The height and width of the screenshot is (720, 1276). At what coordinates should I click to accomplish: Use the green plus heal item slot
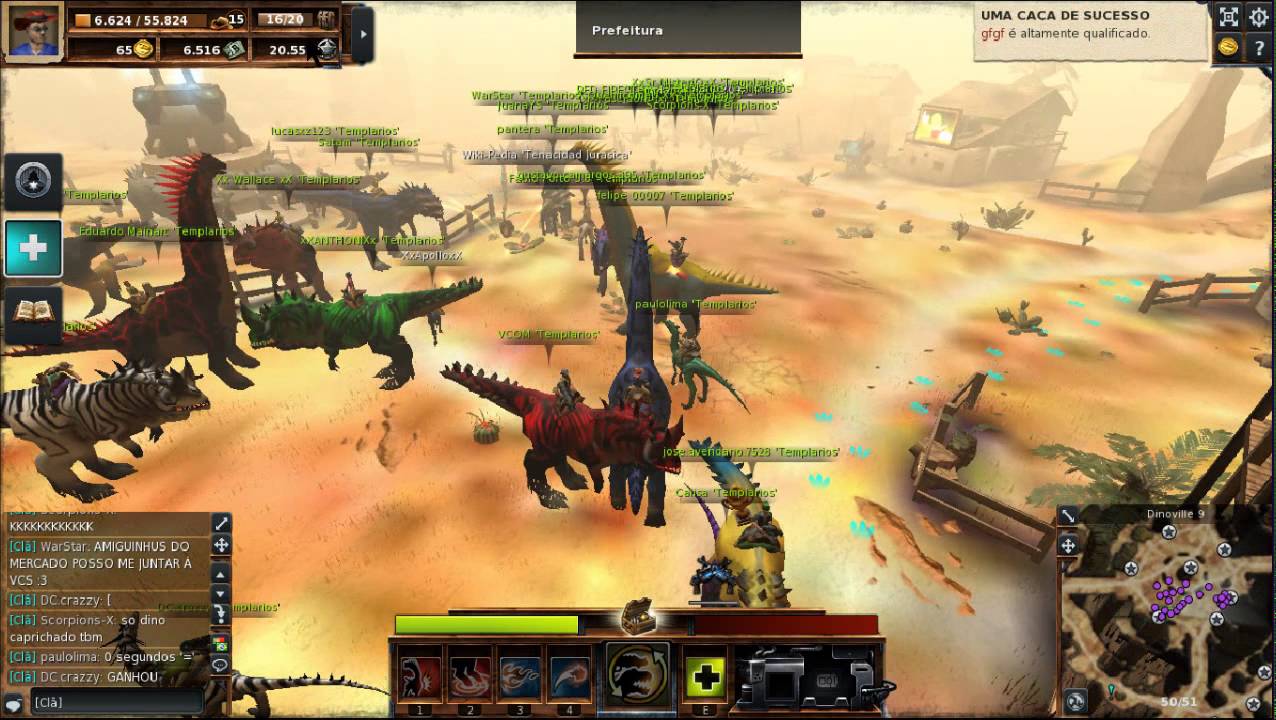point(706,677)
